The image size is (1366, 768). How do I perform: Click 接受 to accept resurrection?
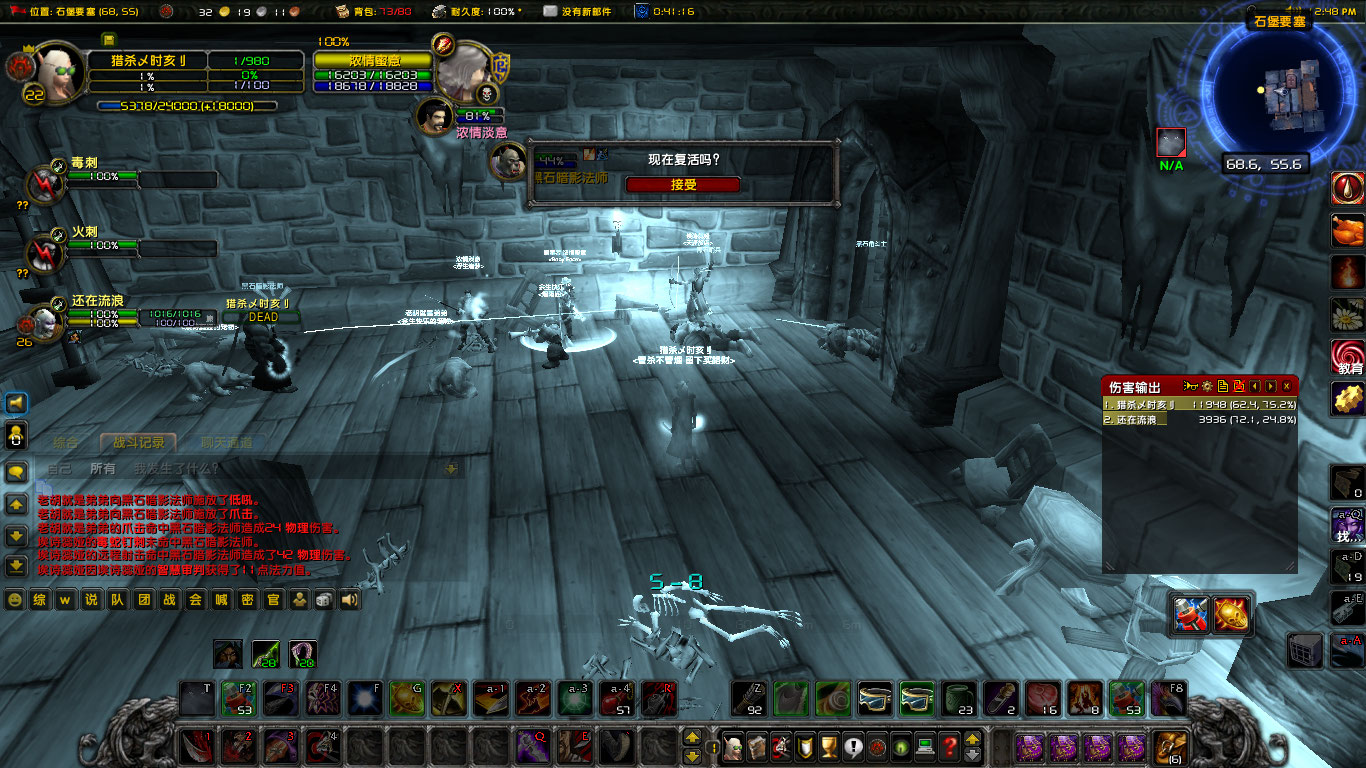(683, 184)
